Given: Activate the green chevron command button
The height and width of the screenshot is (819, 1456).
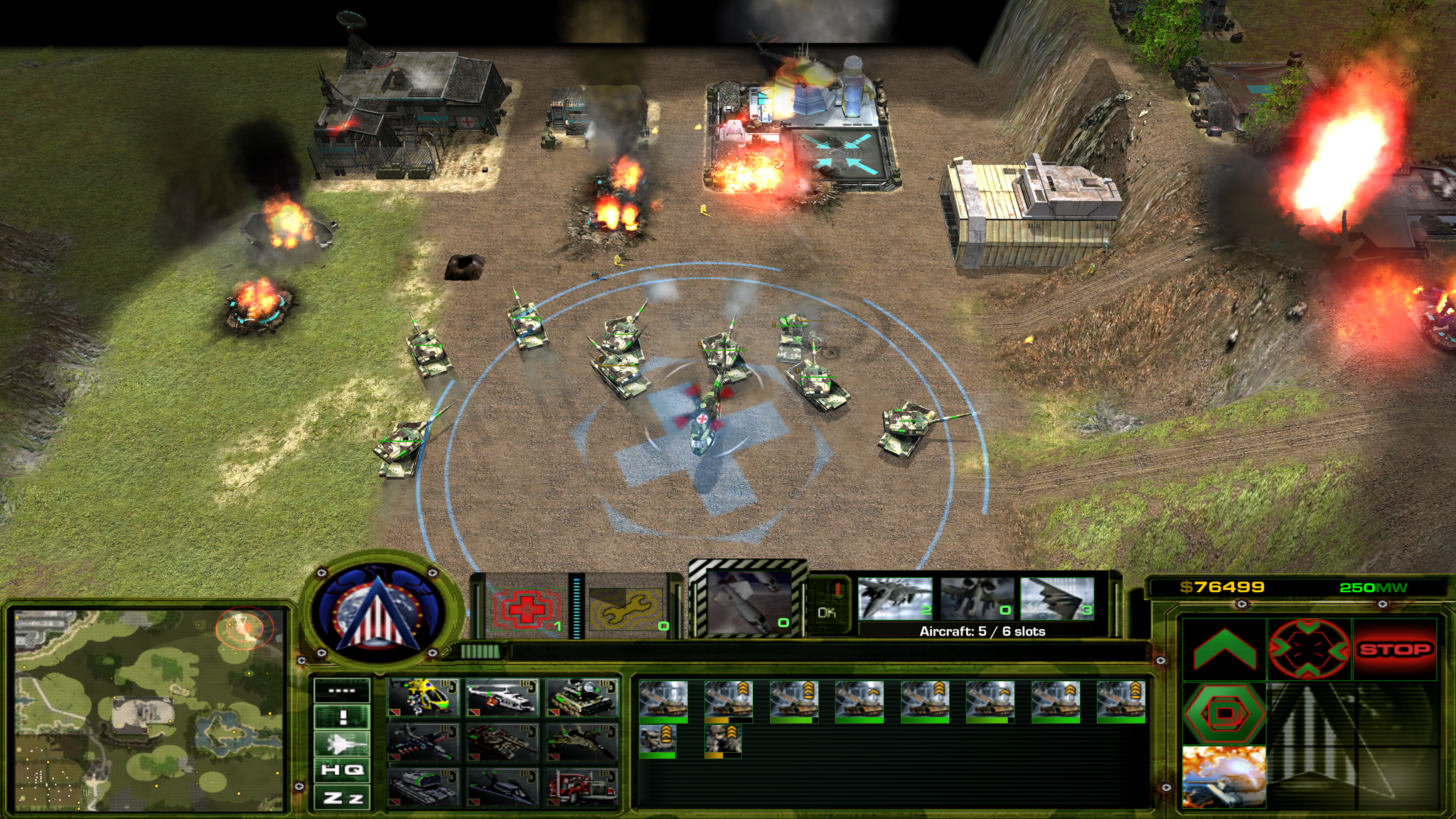Looking at the screenshot, I should [x=1224, y=649].
